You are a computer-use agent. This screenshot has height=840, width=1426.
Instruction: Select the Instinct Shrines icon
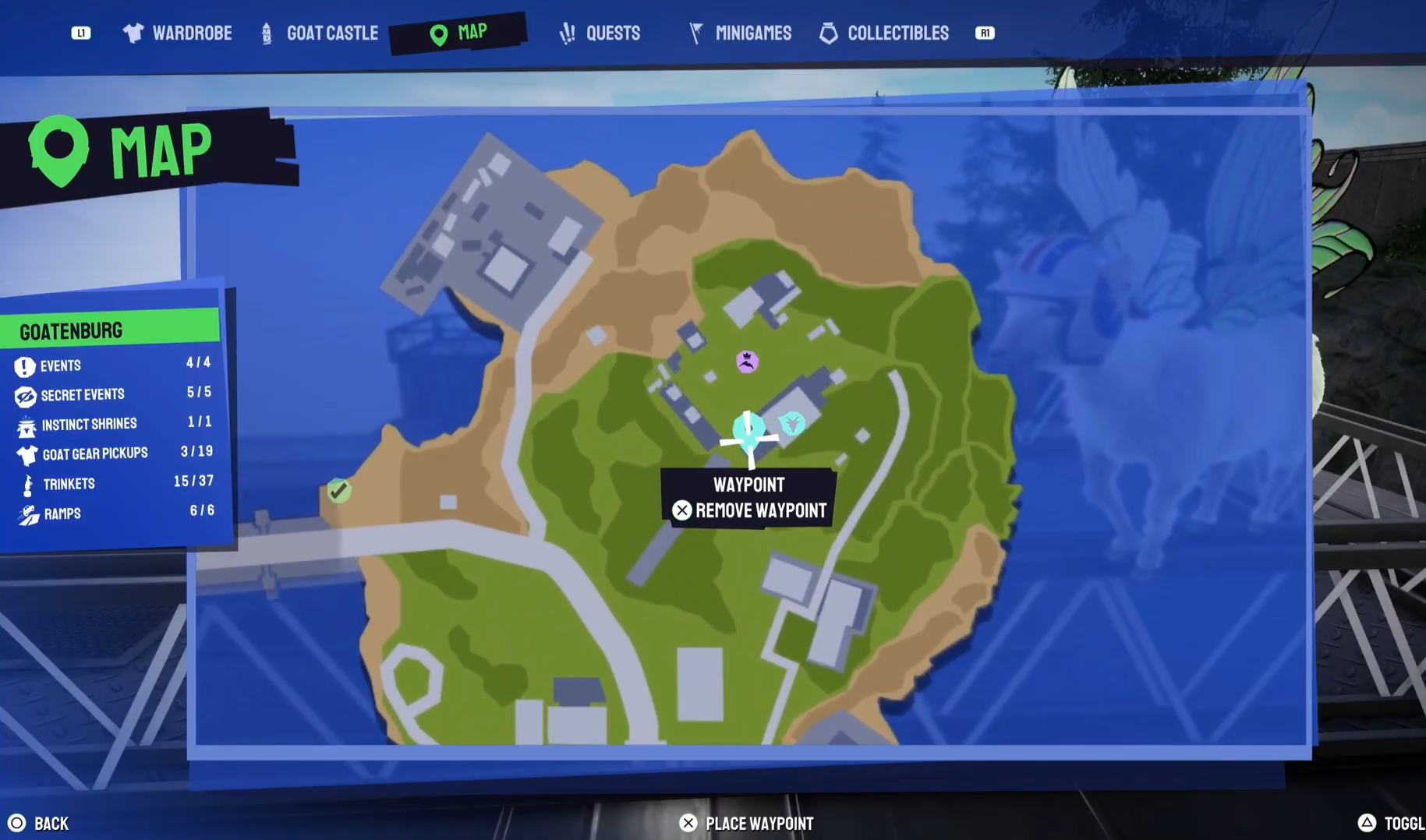27,423
